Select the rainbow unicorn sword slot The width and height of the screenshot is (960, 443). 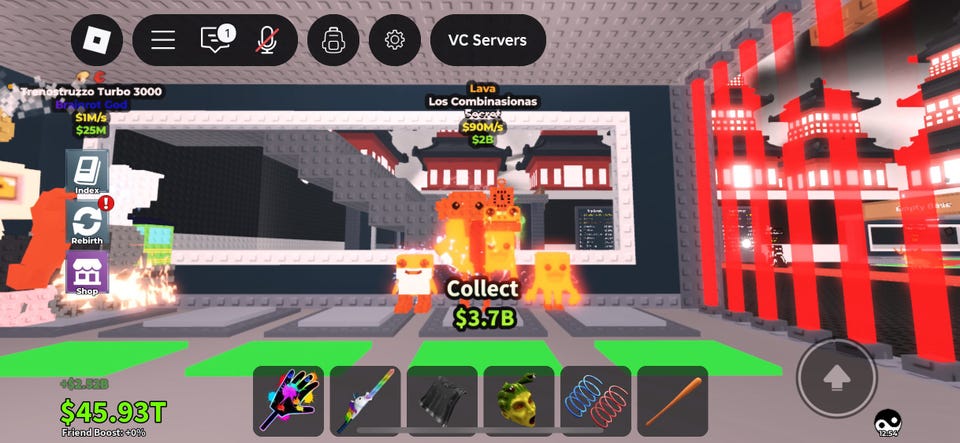tap(365, 401)
